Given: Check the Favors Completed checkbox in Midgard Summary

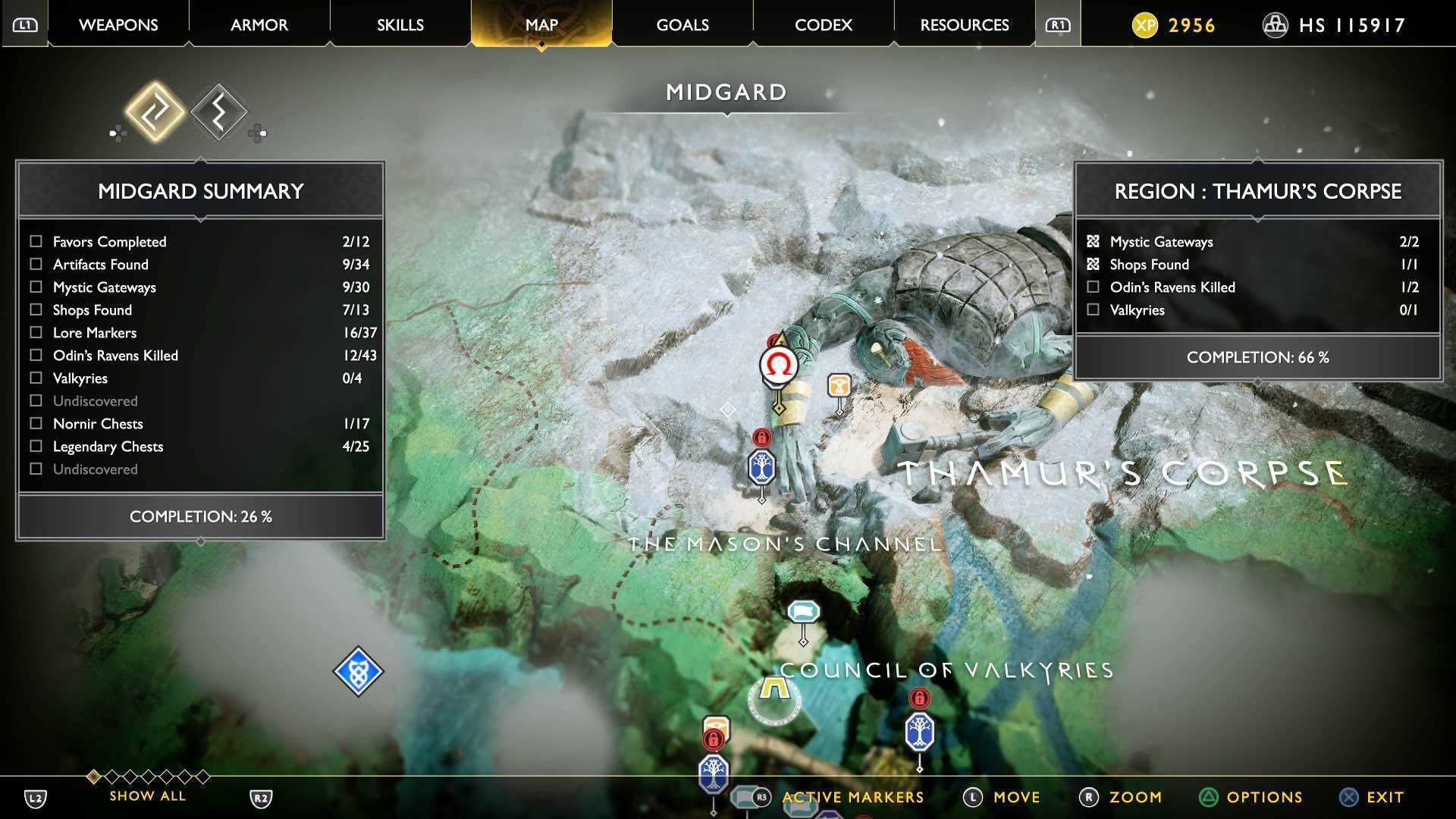Looking at the screenshot, I should point(35,241).
